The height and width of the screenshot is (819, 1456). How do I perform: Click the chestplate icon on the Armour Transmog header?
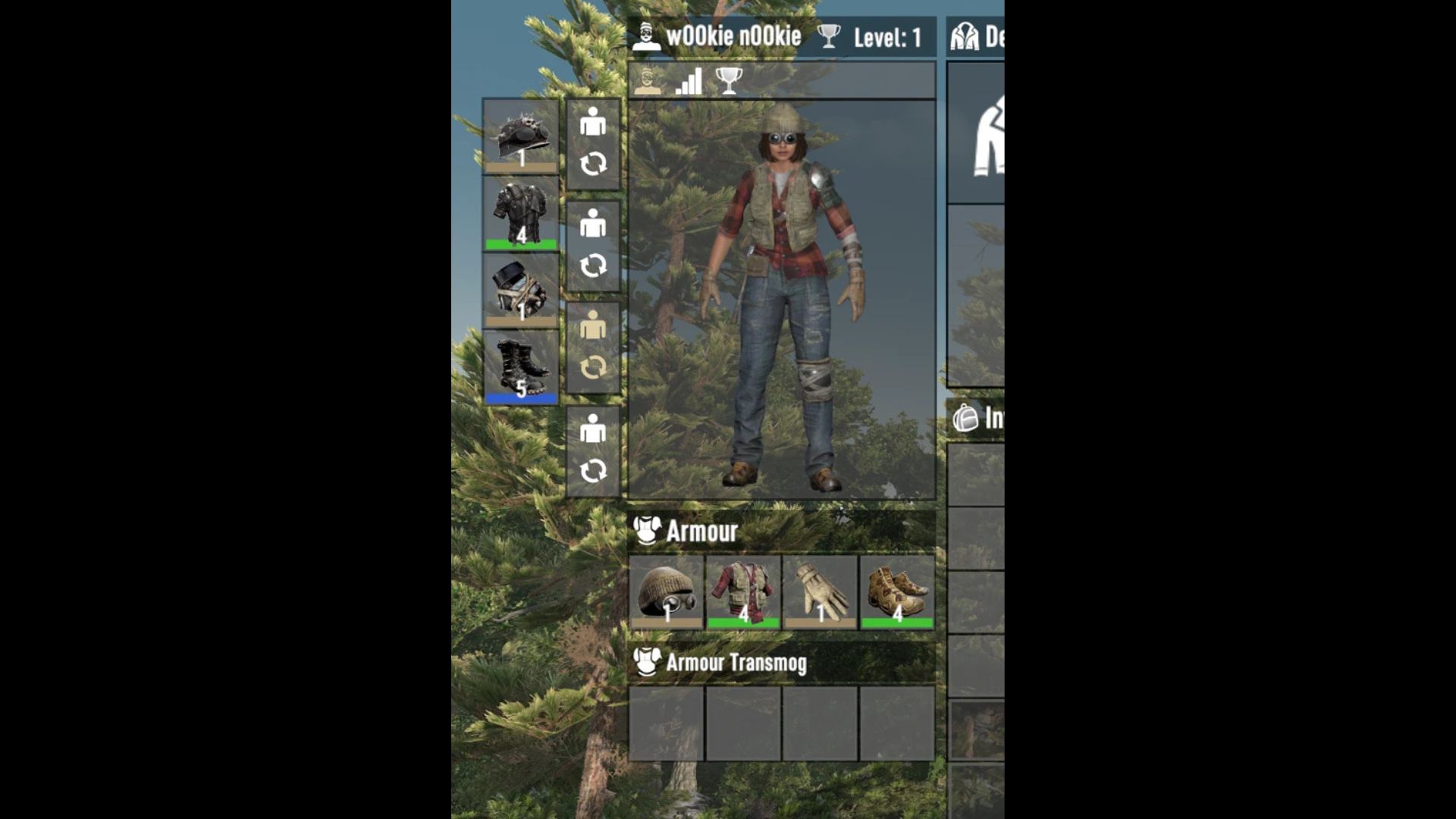coord(646,663)
